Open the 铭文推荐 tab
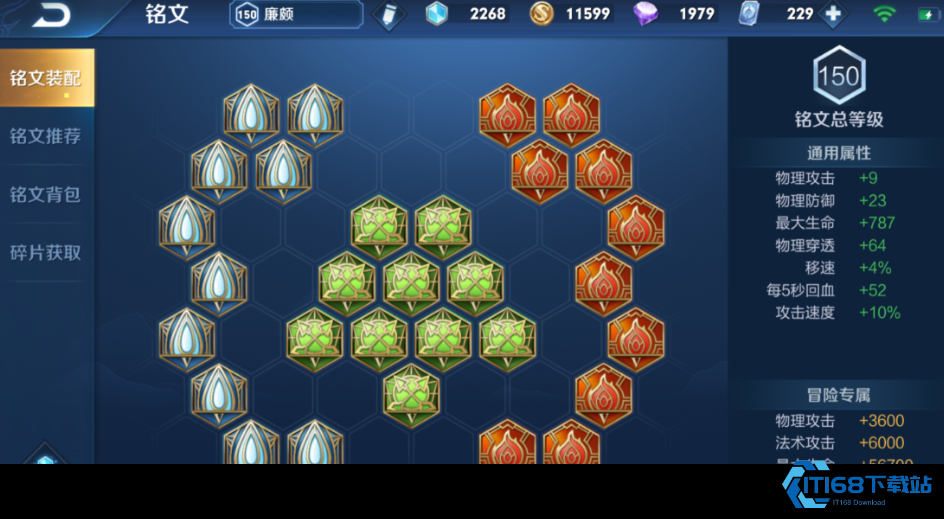This screenshot has width=944, height=519. 46,136
